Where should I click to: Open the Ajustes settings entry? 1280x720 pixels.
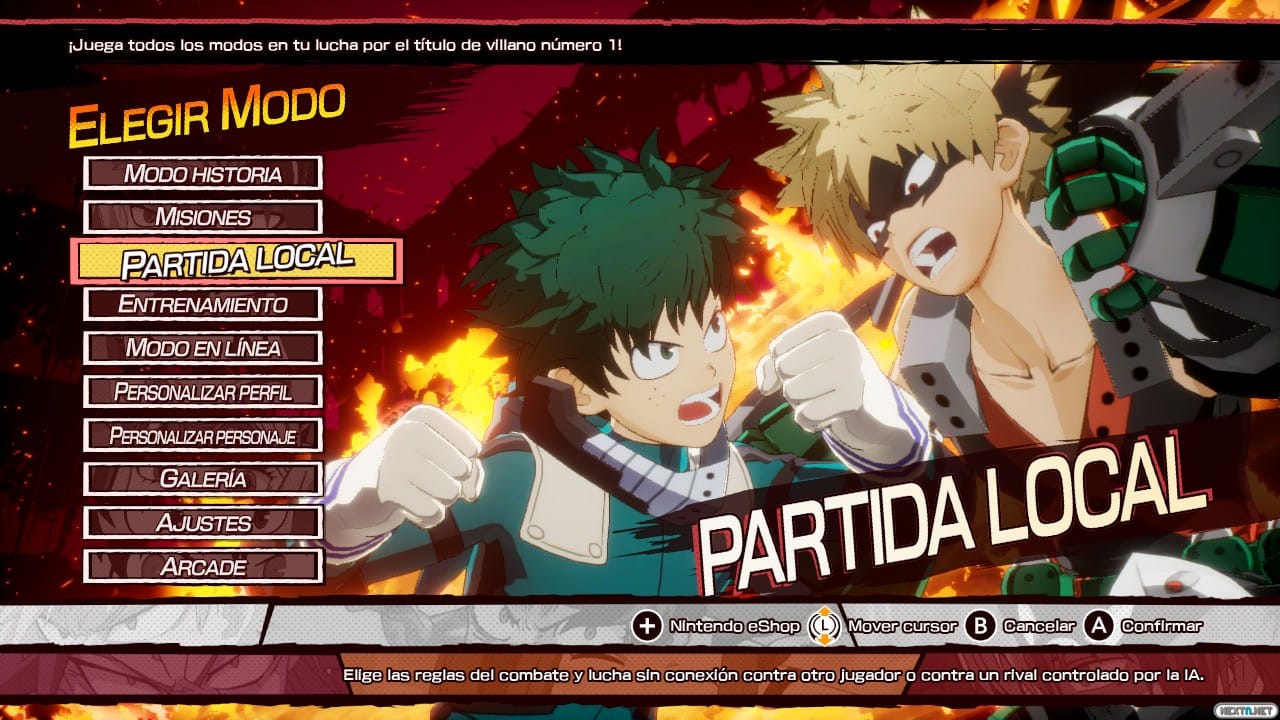(x=203, y=522)
